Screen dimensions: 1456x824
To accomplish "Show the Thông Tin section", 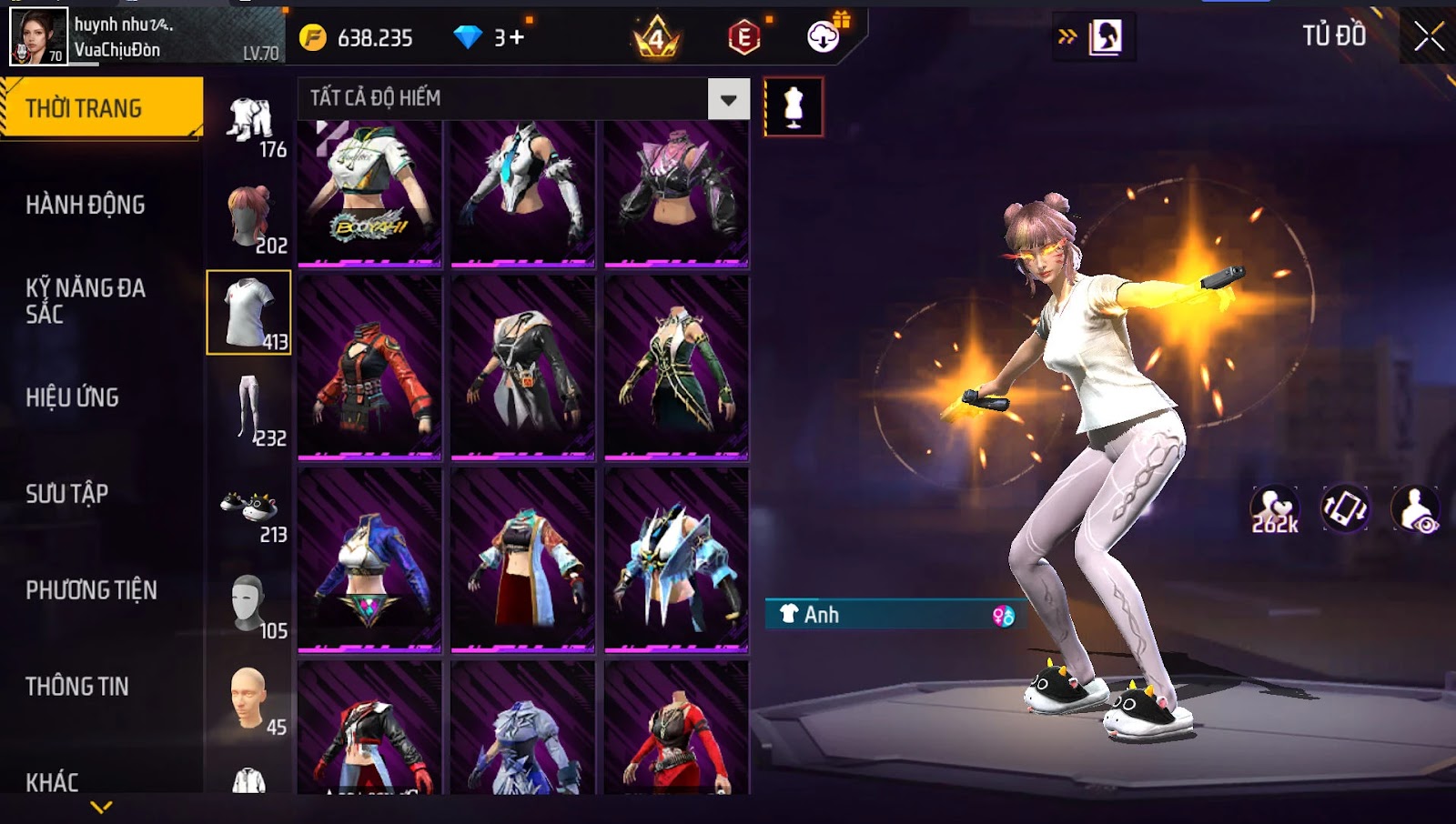I will click(77, 687).
